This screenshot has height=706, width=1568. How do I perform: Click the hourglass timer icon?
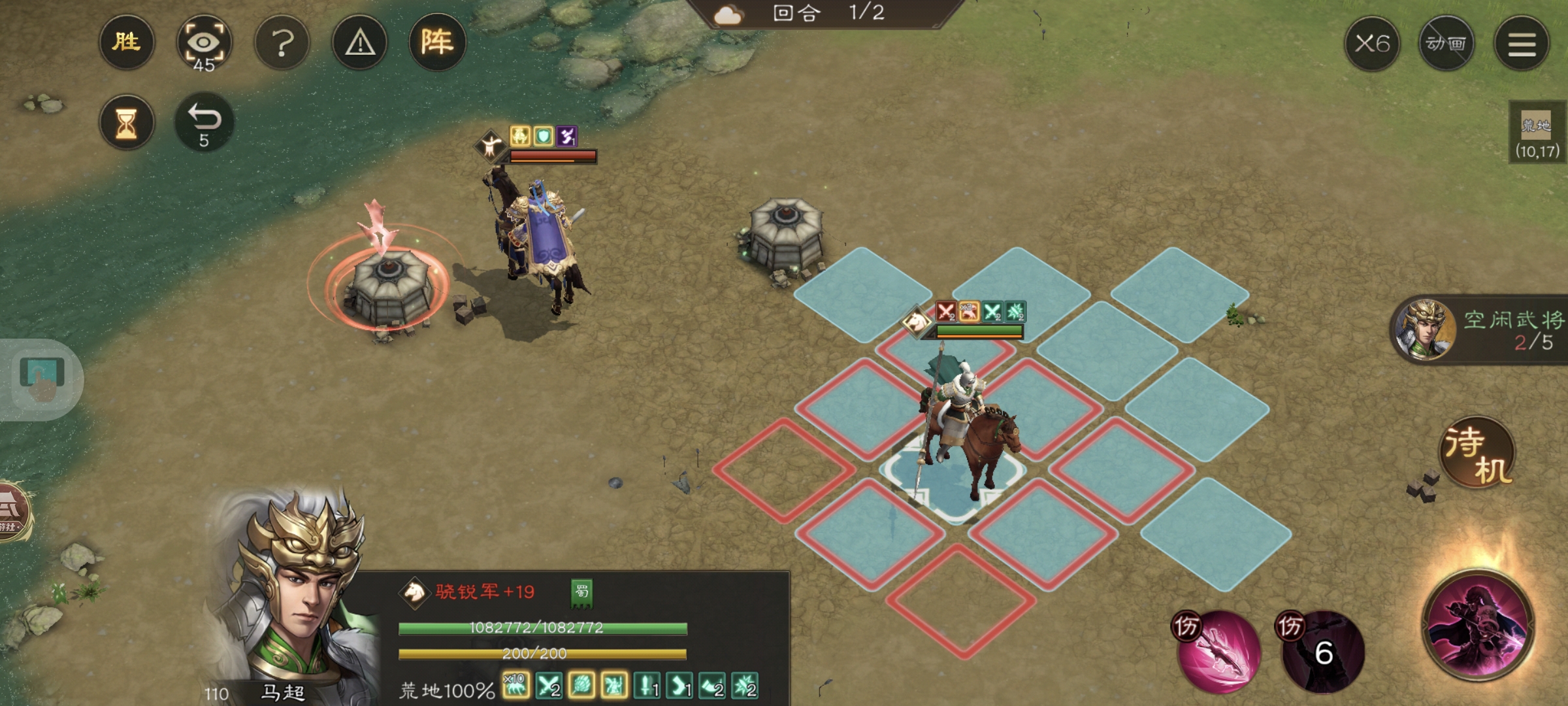[x=127, y=122]
